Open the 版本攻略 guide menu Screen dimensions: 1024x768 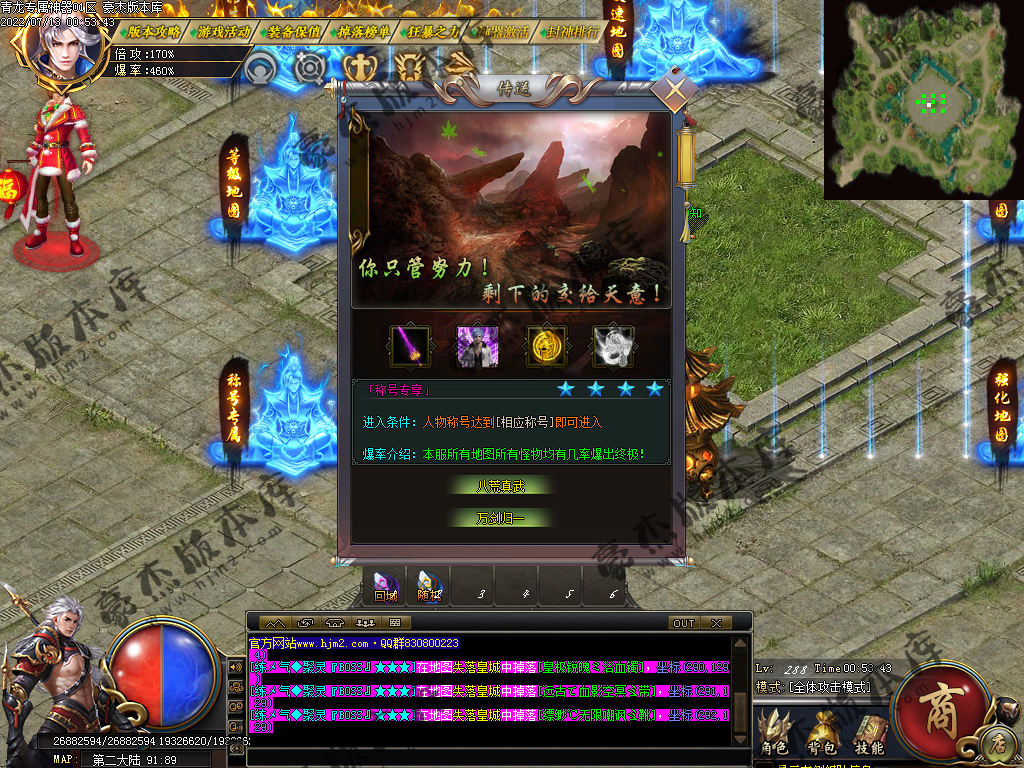pos(153,31)
